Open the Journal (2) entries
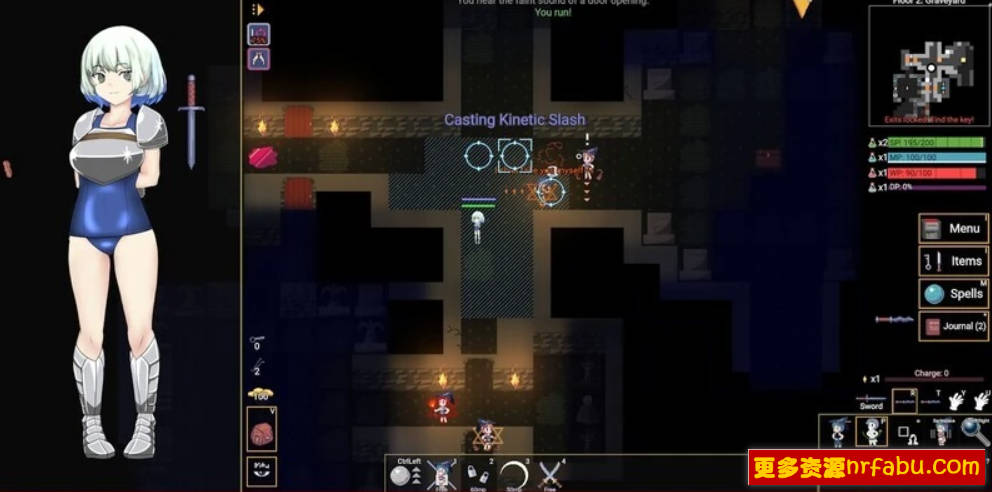This screenshot has height=492, width=992. point(953,326)
